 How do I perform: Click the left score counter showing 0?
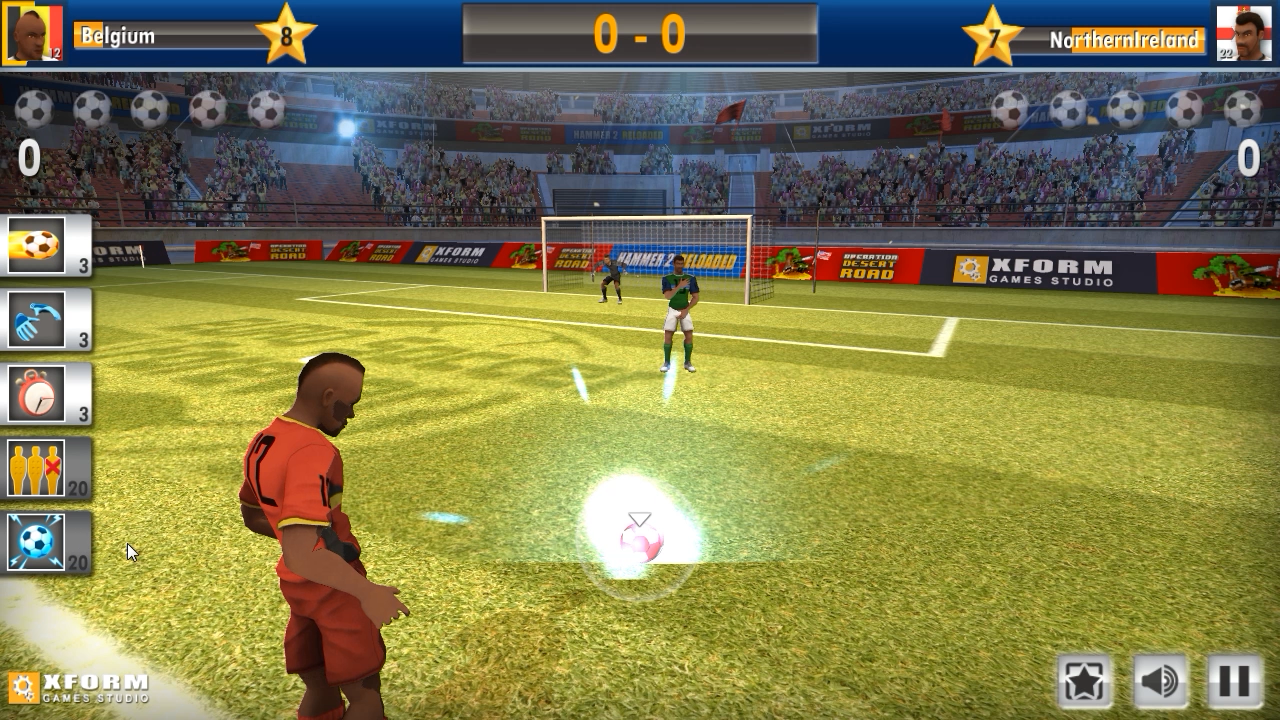28,159
